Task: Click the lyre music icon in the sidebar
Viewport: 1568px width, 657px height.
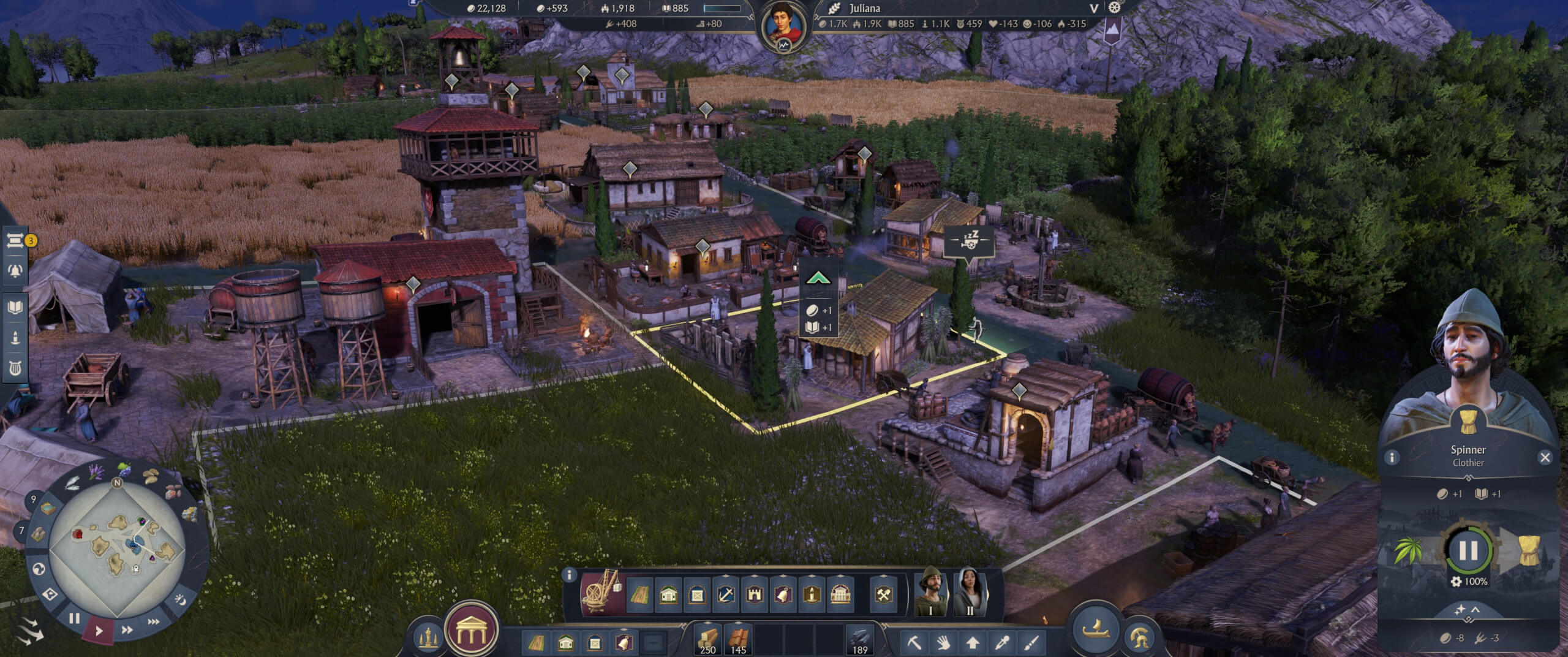Action: click(15, 366)
